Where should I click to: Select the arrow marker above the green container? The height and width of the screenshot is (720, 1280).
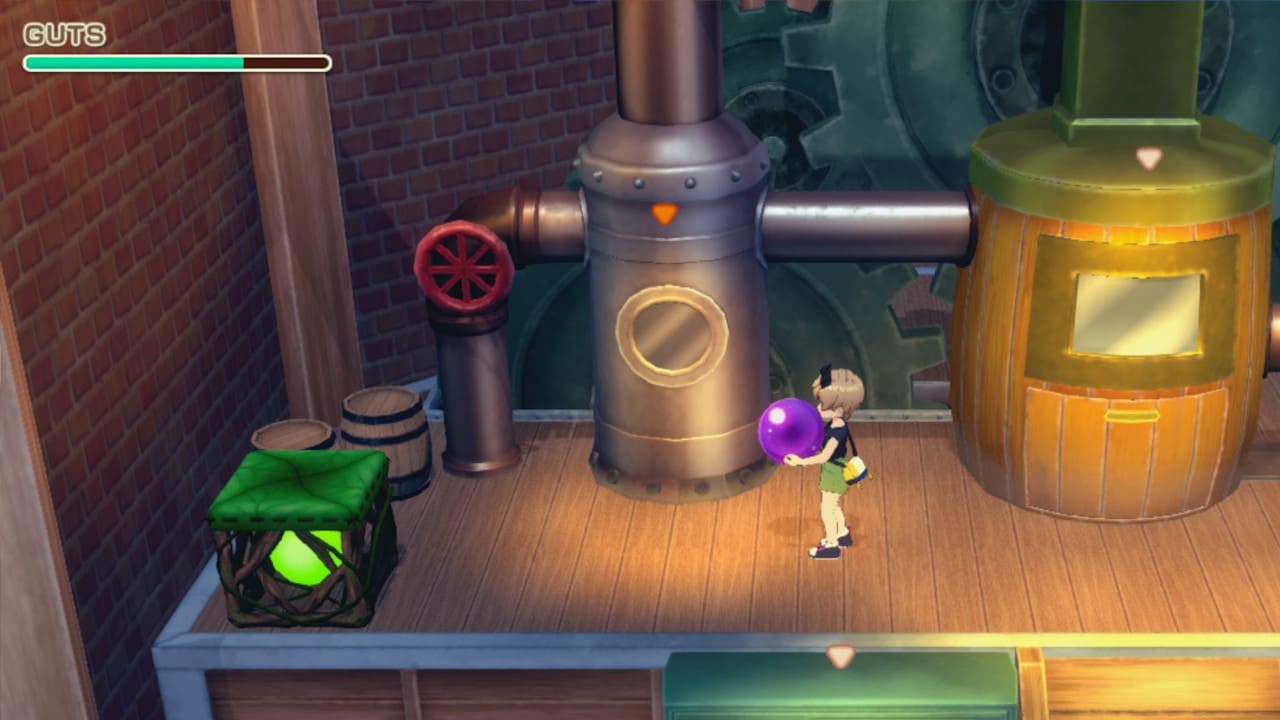[840, 656]
